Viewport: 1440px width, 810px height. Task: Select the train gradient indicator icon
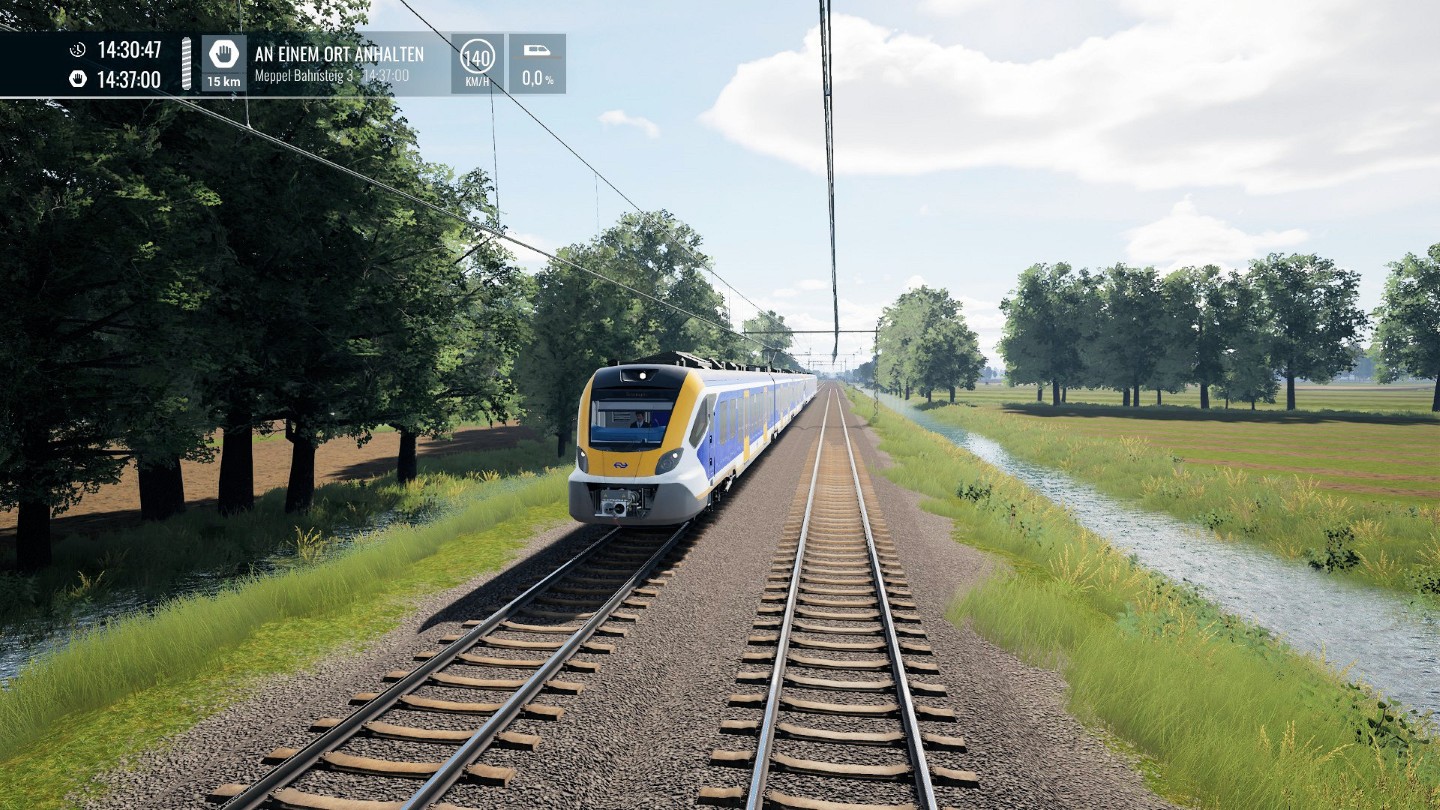click(x=537, y=51)
